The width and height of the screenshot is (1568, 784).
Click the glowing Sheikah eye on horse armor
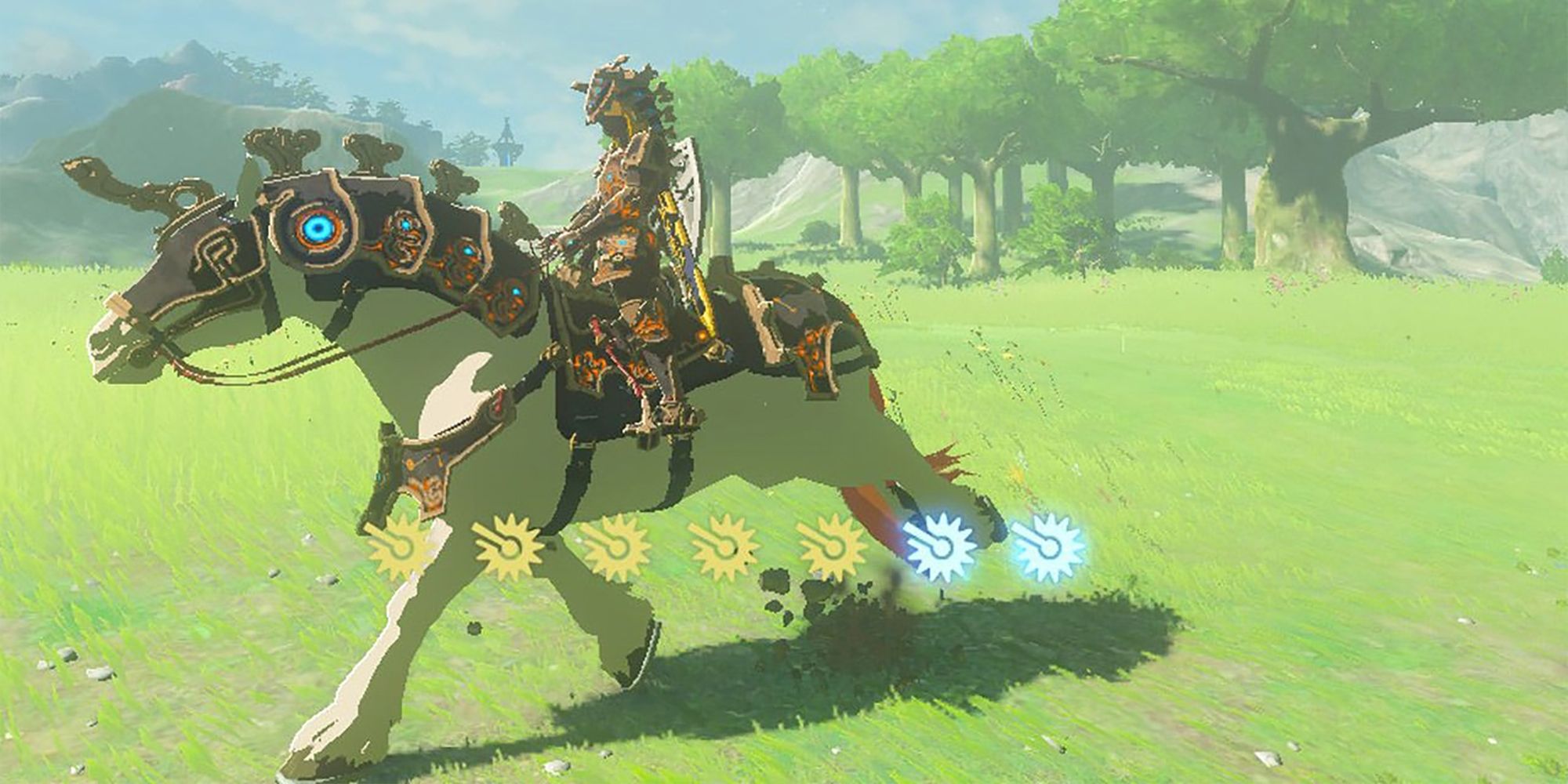[x=318, y=229]
